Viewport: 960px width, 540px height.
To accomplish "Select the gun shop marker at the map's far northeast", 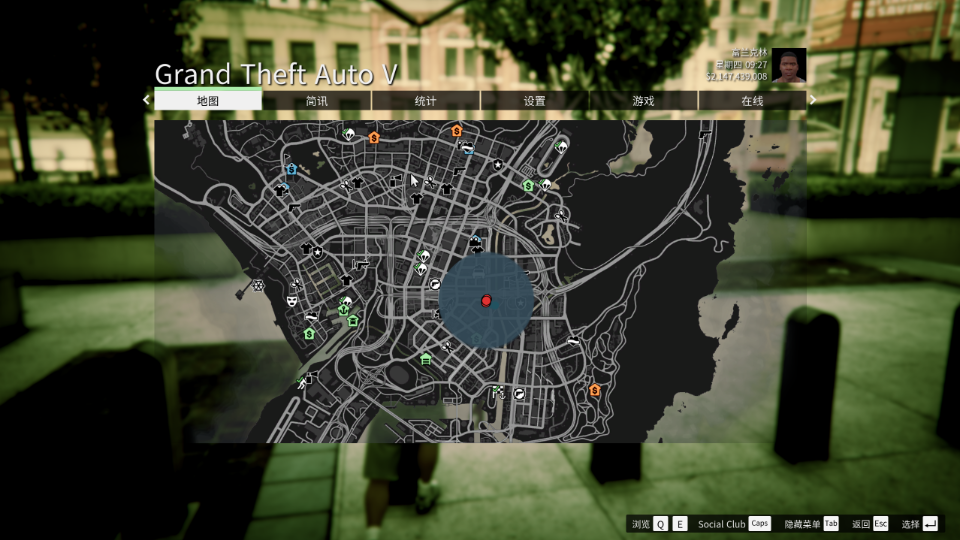I will [x=706, y=133].
